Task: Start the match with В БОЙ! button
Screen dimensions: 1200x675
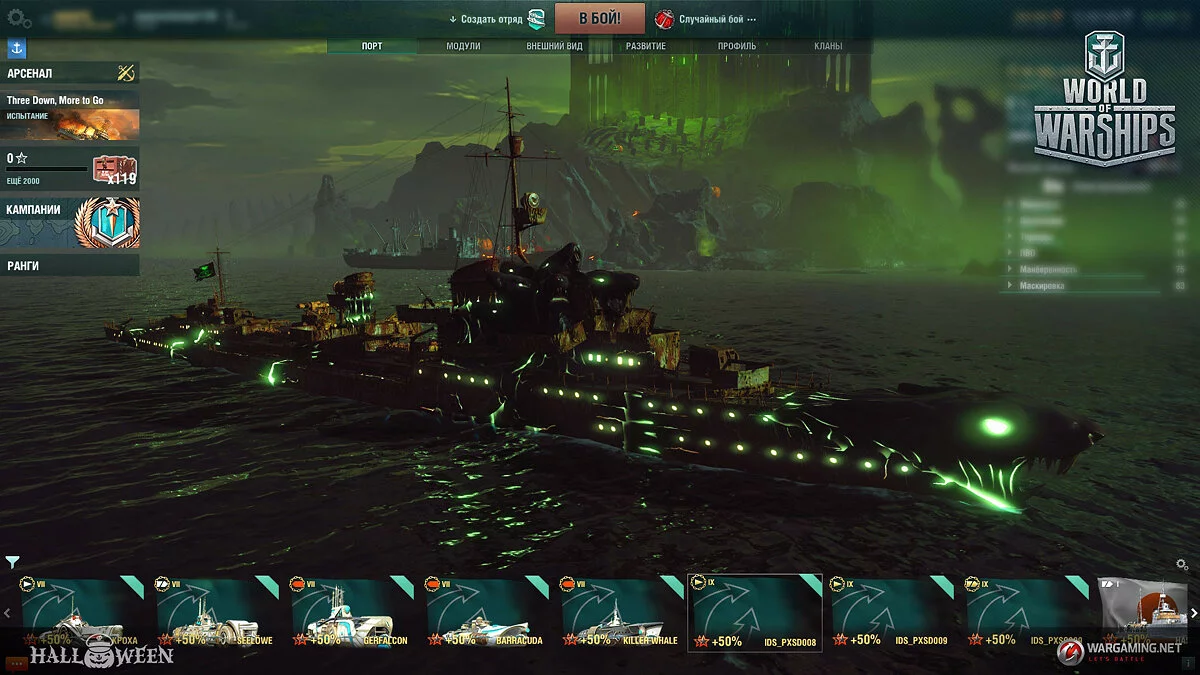Action: (600, 18)
